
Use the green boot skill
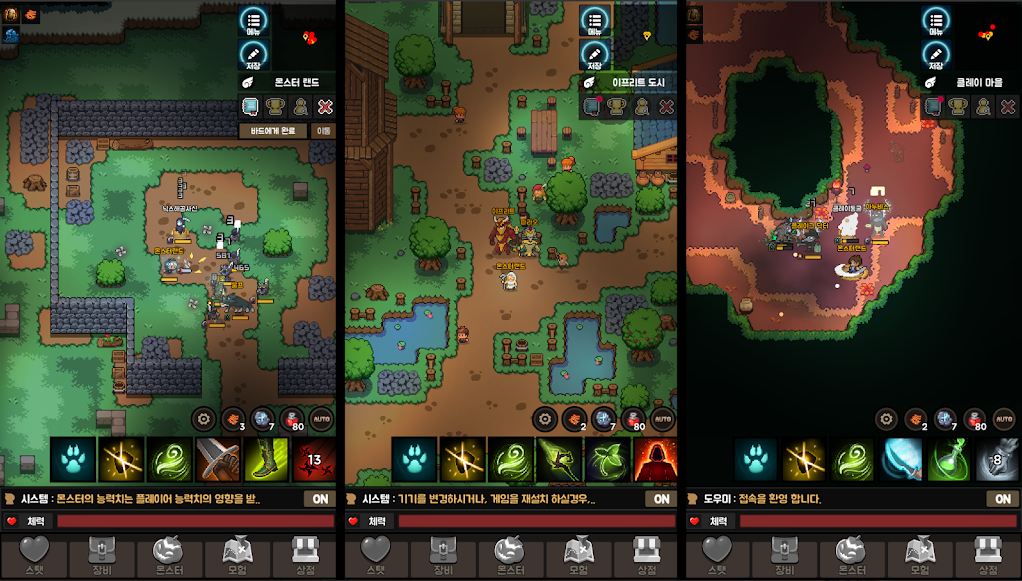tap(267, 459)
